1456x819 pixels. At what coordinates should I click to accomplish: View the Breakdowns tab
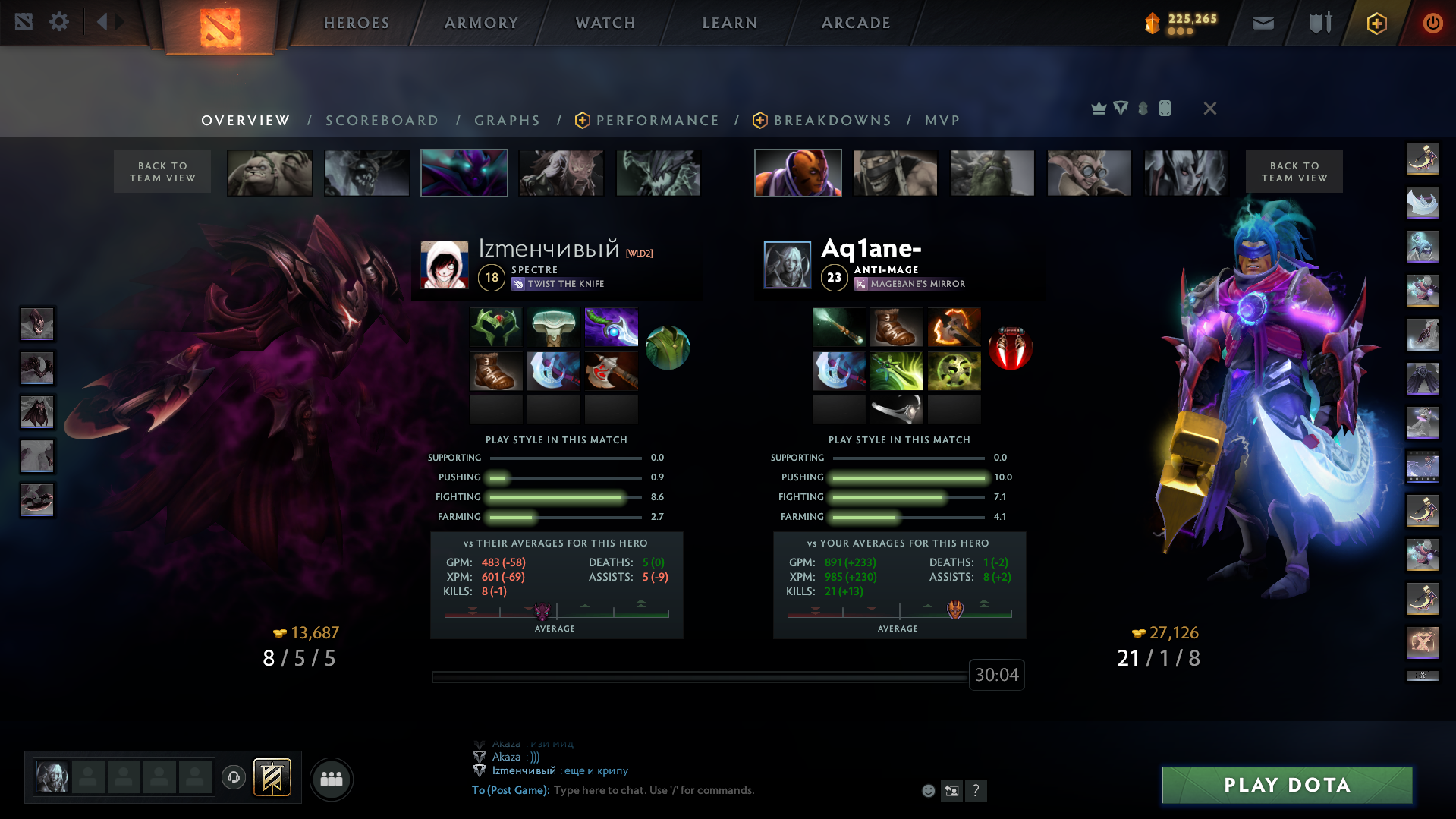point(832,121)
